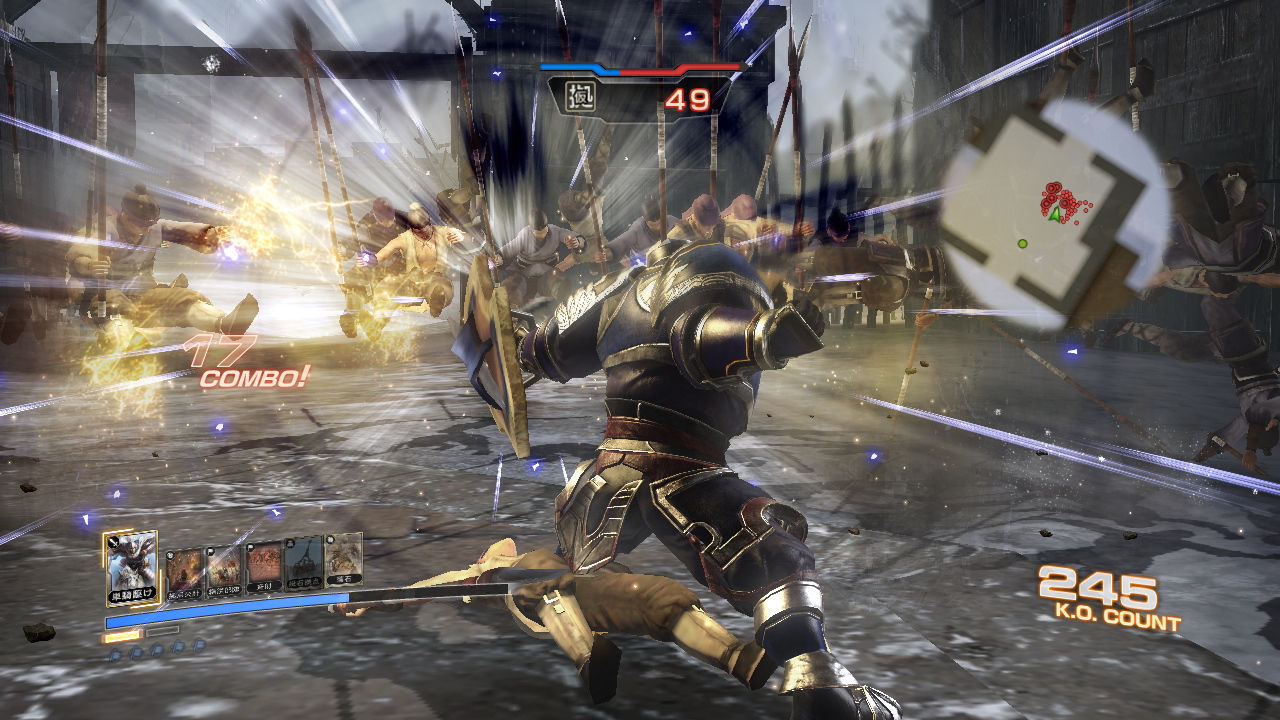Pick the reddish cavalry charge card

tap(264, 566)
